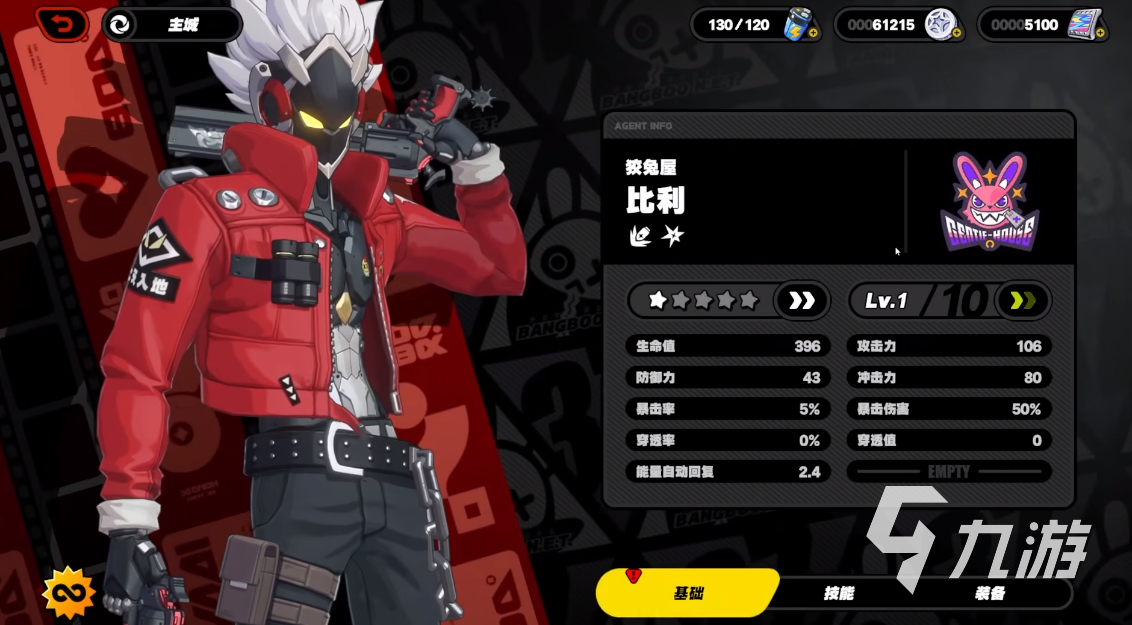The height and width of the screenshot is (625, 1132).
Task: Switch to the 装备 equipment tab
Action: (989, 593)
